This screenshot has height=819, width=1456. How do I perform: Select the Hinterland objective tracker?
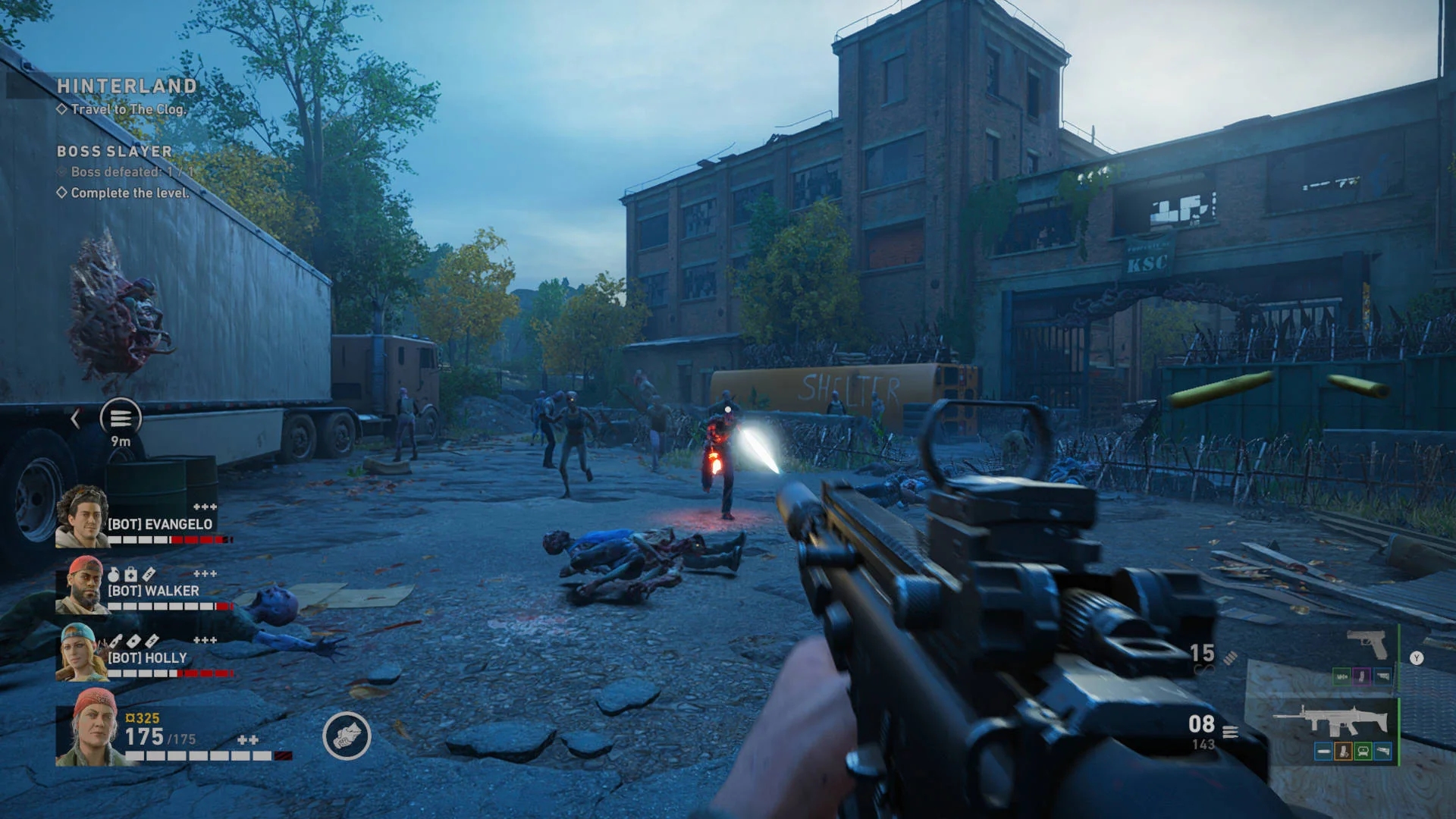(x=127, y=86)
